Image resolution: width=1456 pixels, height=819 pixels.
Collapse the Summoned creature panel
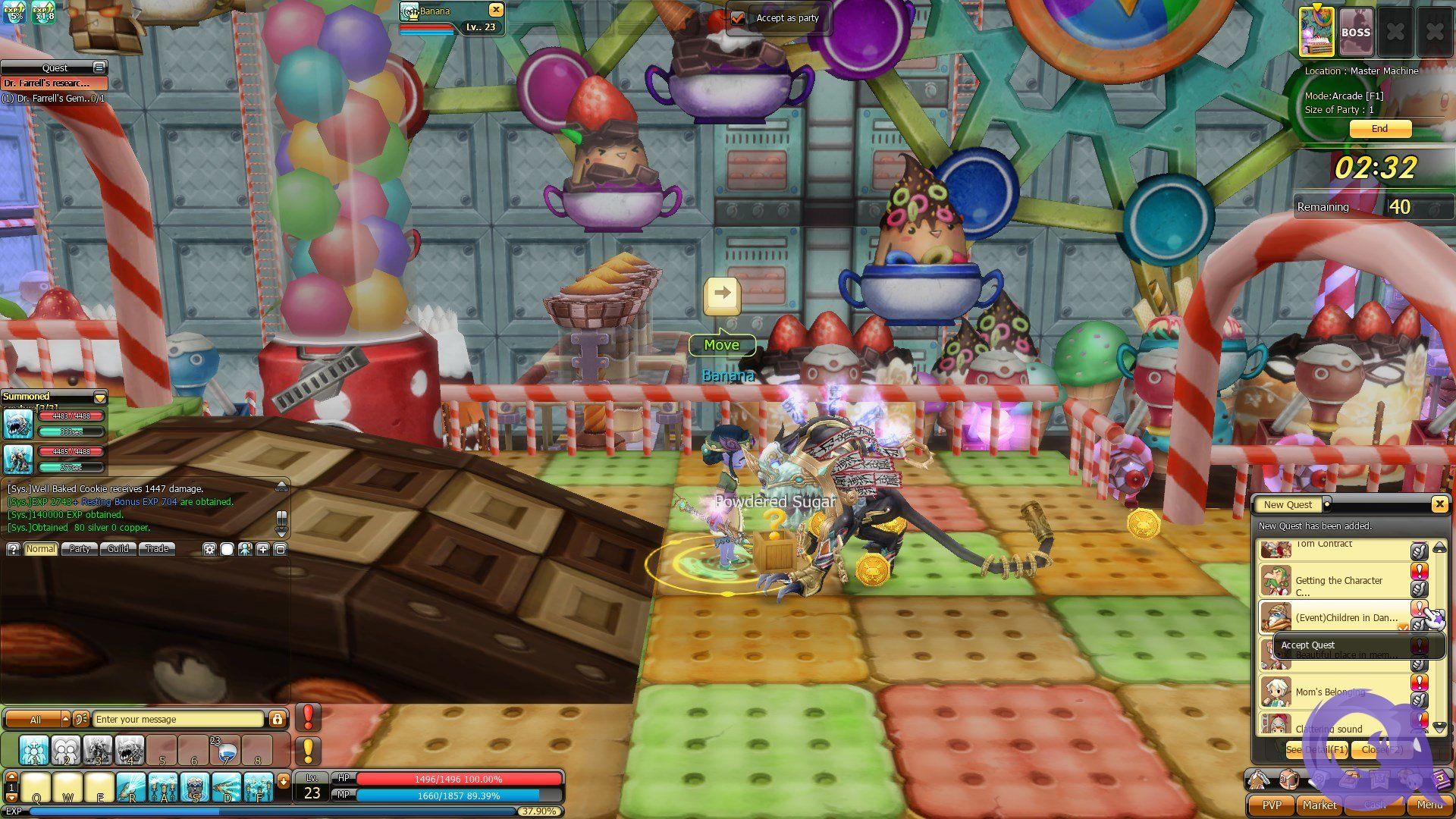pos(99,397)
